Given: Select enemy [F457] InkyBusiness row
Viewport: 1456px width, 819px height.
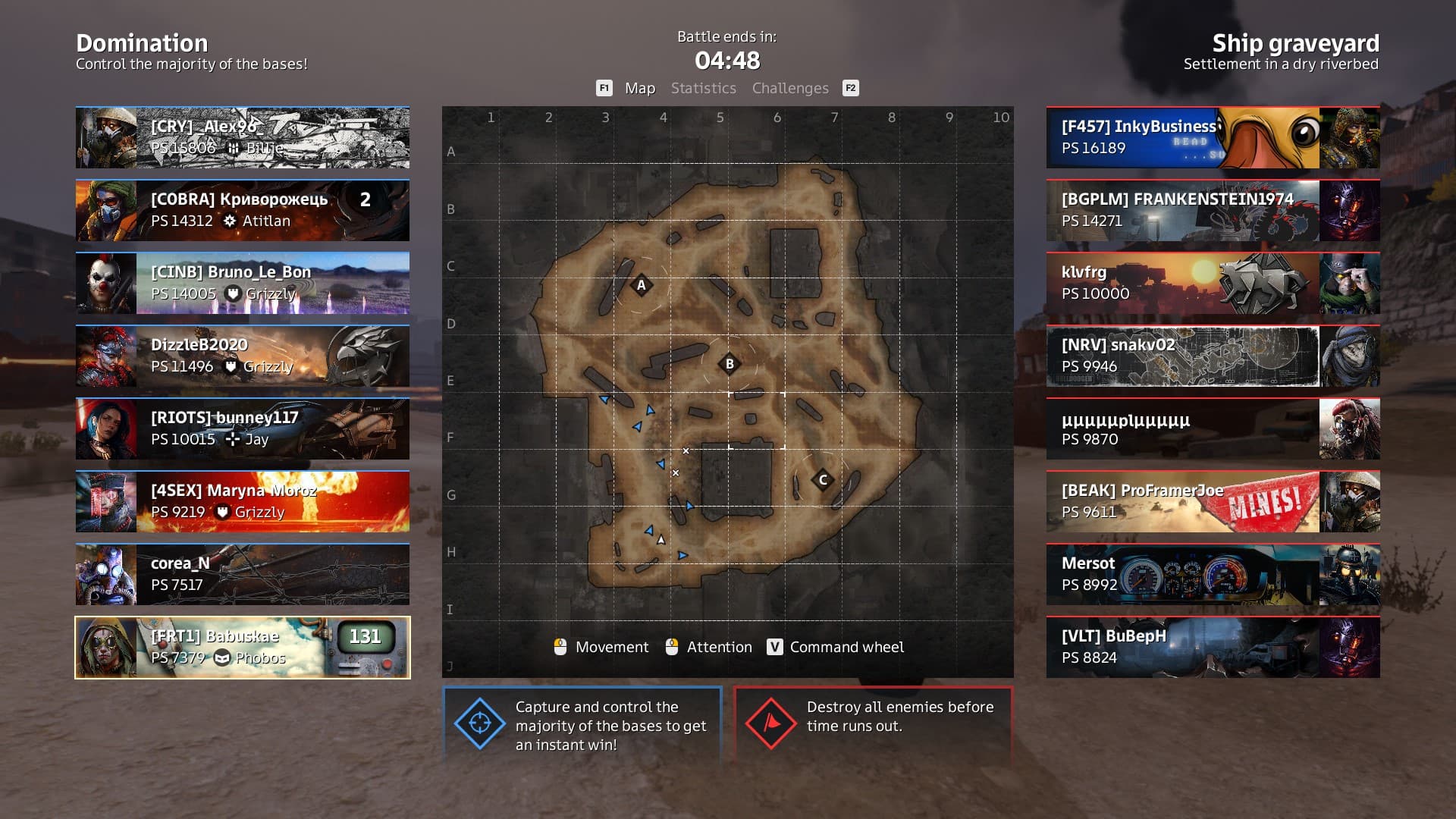Looking at the screenshot, I should pyautogui.click(x=1213, y=137).
